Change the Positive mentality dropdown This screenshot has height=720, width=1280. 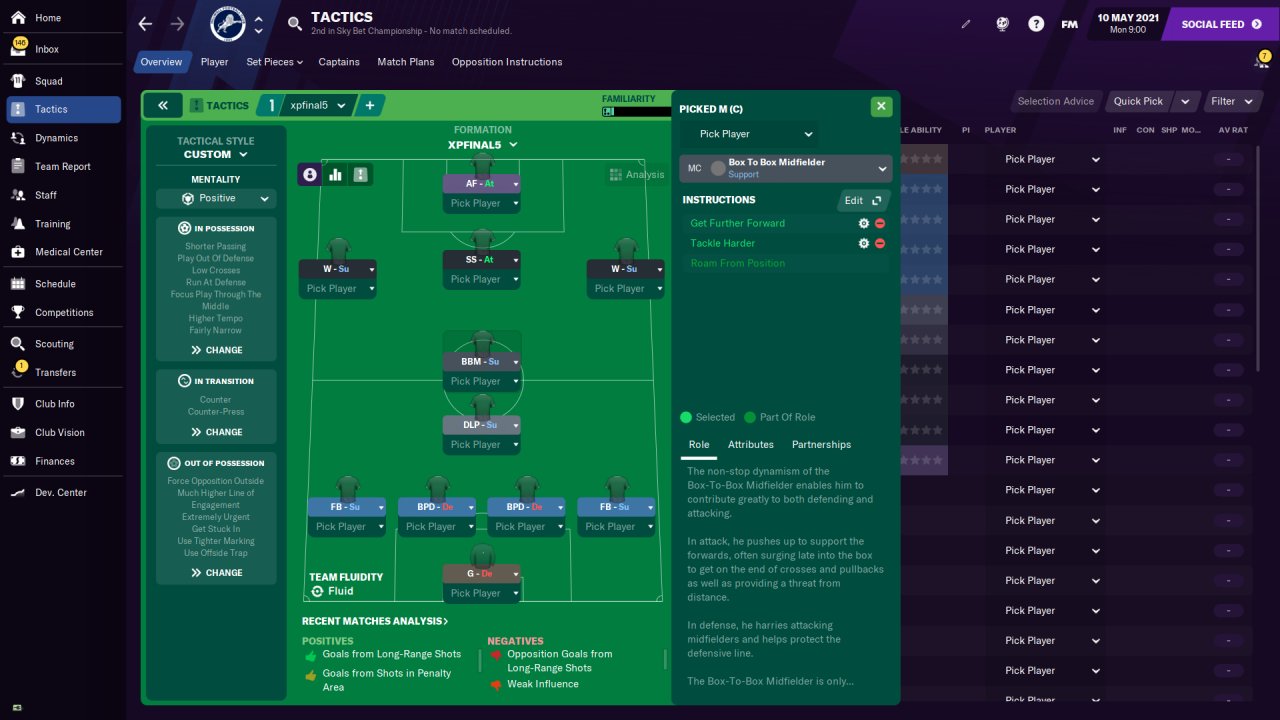coord(216,198)
